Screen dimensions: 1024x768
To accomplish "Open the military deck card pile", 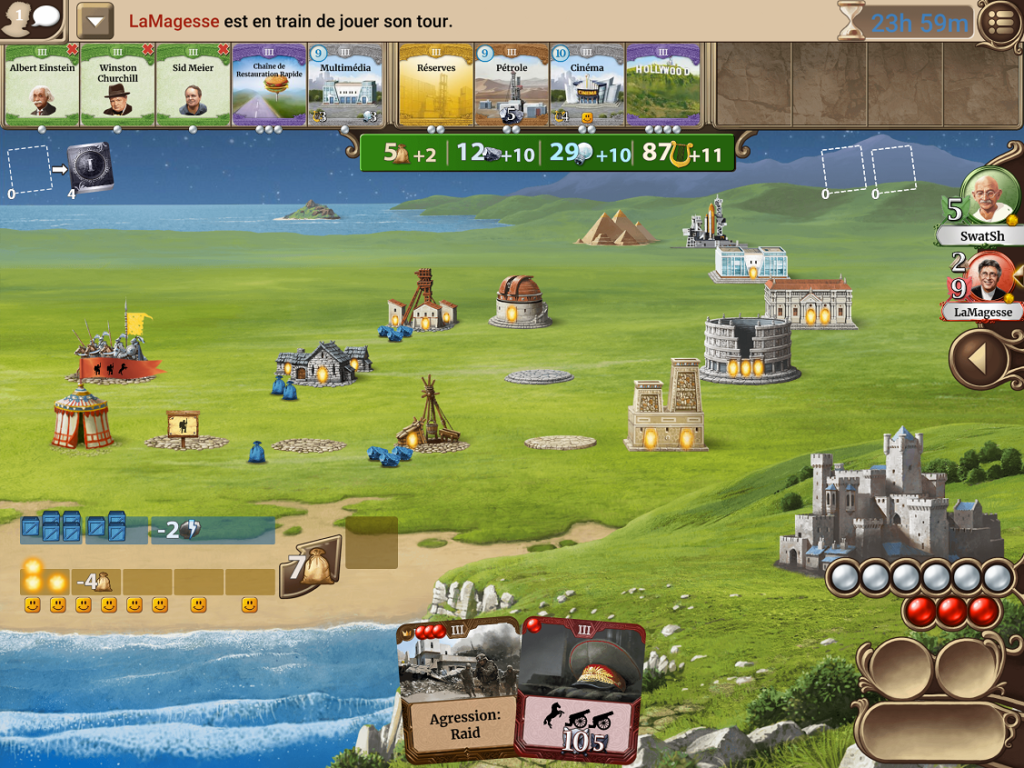I will tap(90, 166).
